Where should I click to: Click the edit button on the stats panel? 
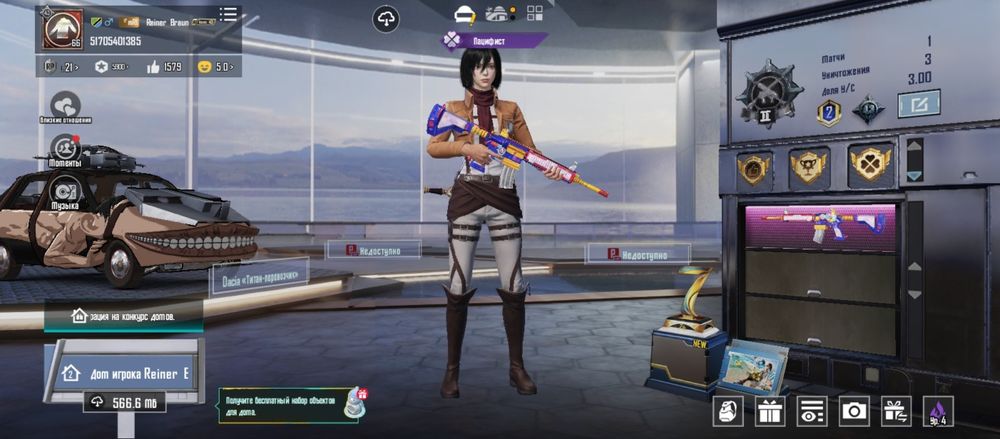tap(917, 103)
